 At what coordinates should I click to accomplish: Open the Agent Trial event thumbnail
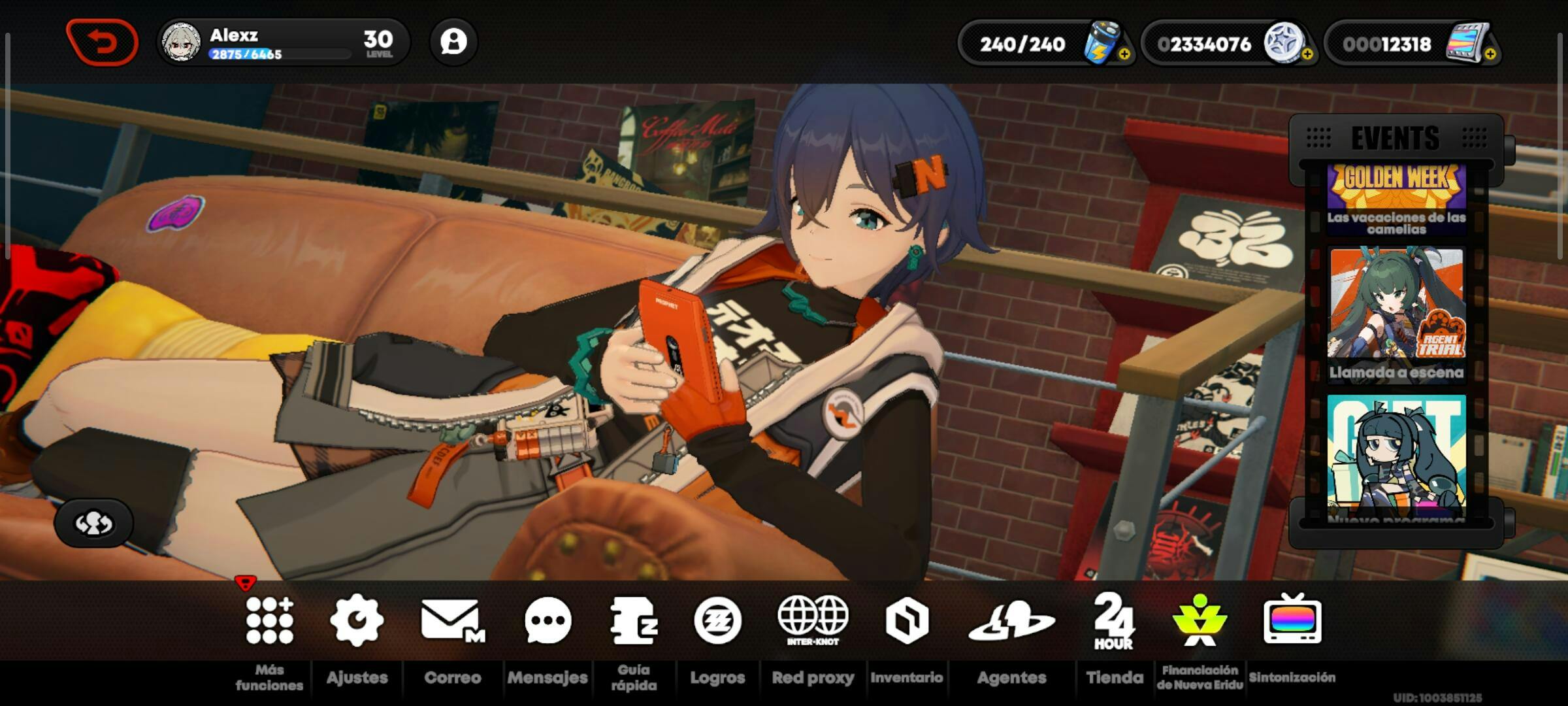[x=1397, y=312]
